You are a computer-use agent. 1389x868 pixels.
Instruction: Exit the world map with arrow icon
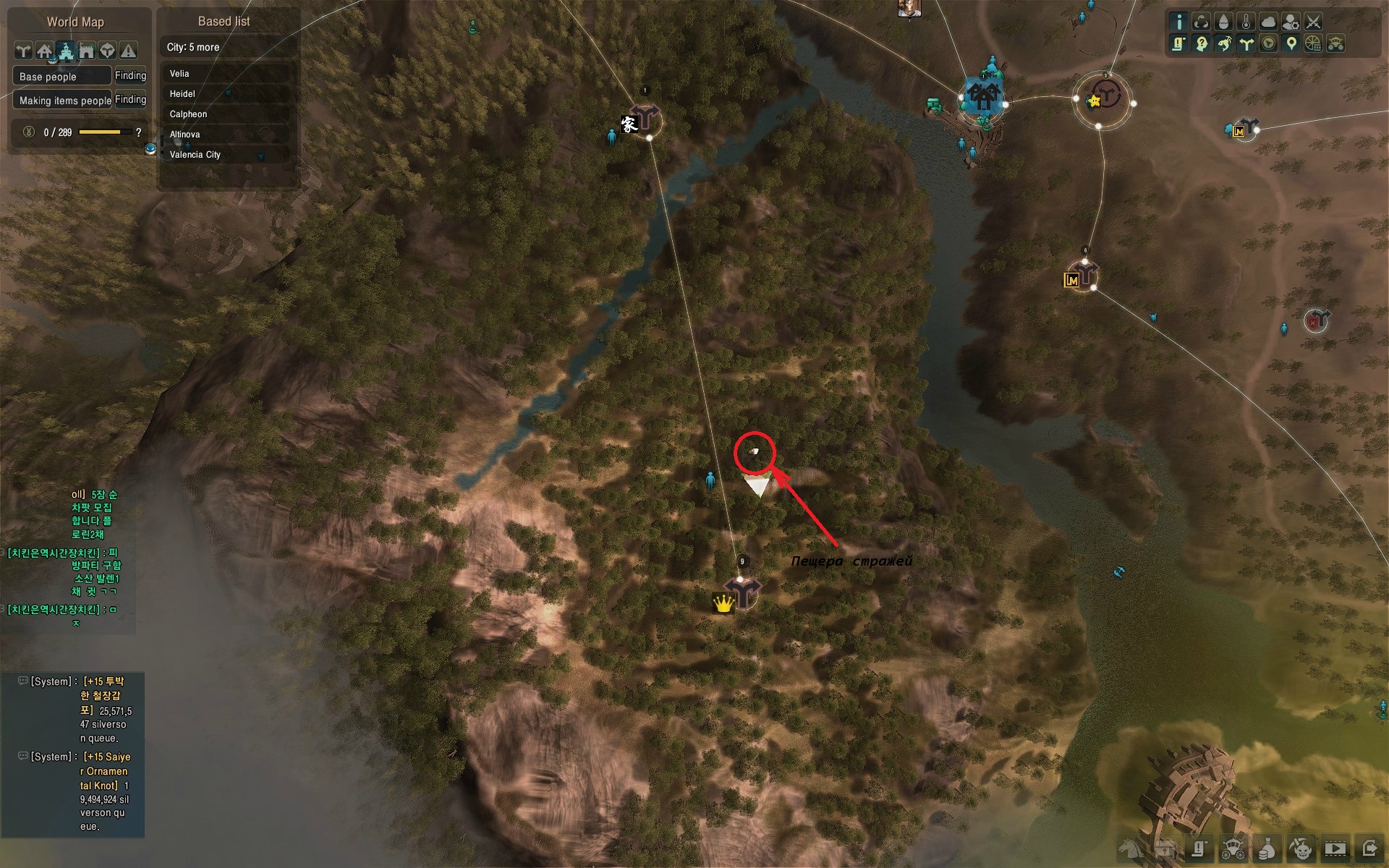[x=1369, y=848]
